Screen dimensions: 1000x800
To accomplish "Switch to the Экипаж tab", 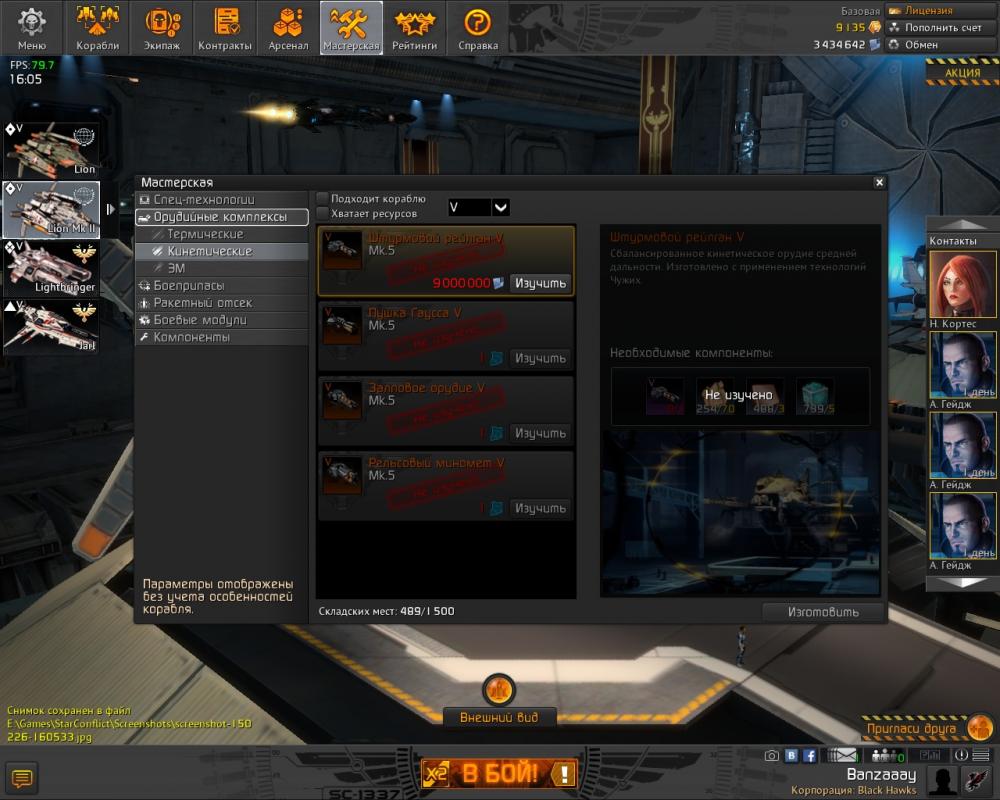I will [x=161, y=28].
